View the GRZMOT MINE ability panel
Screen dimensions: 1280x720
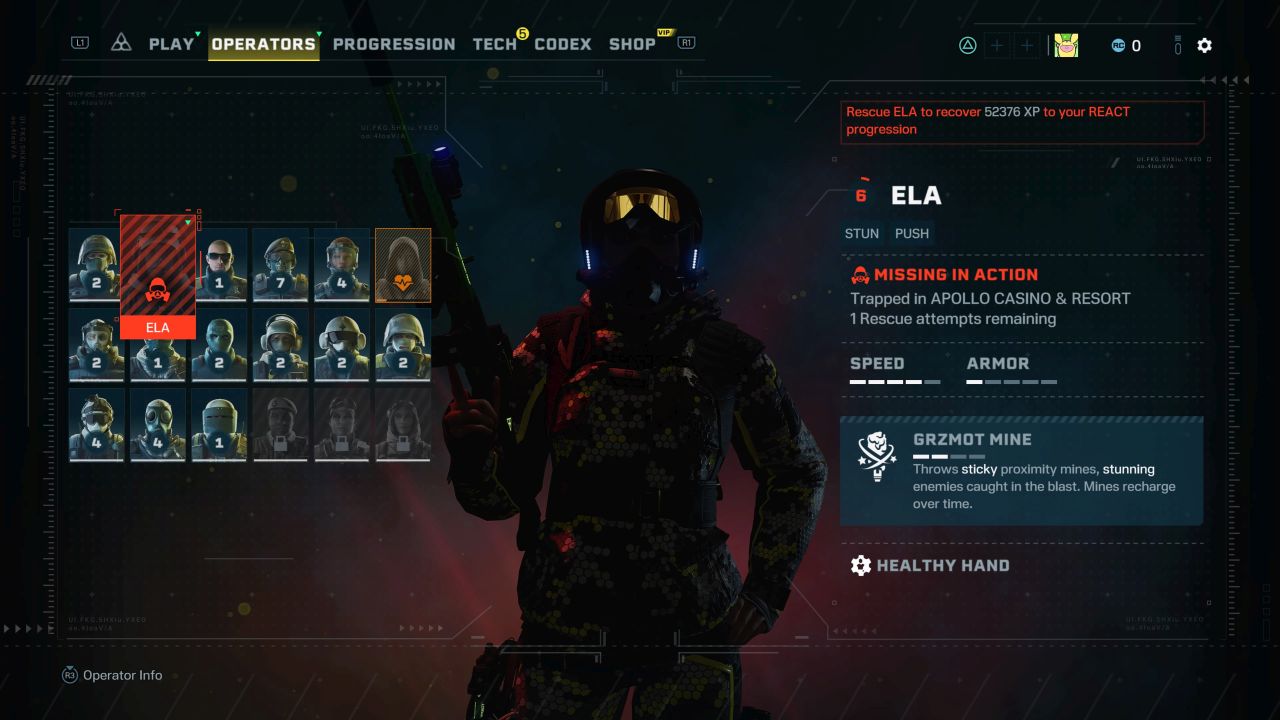click(1021, 470)
